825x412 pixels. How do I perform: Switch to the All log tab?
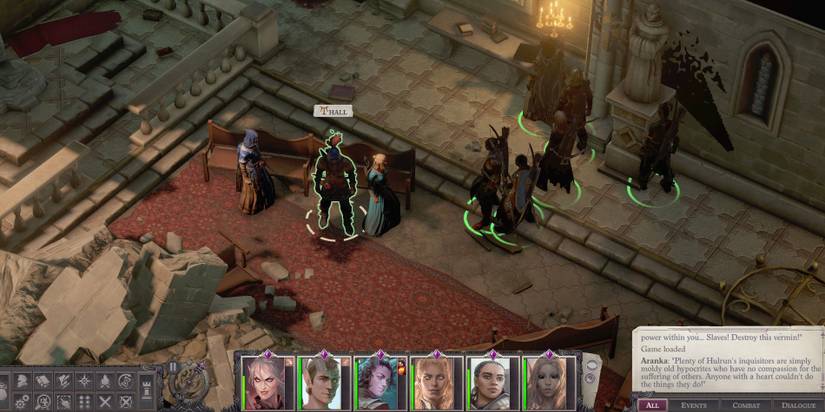pos(651,405)
